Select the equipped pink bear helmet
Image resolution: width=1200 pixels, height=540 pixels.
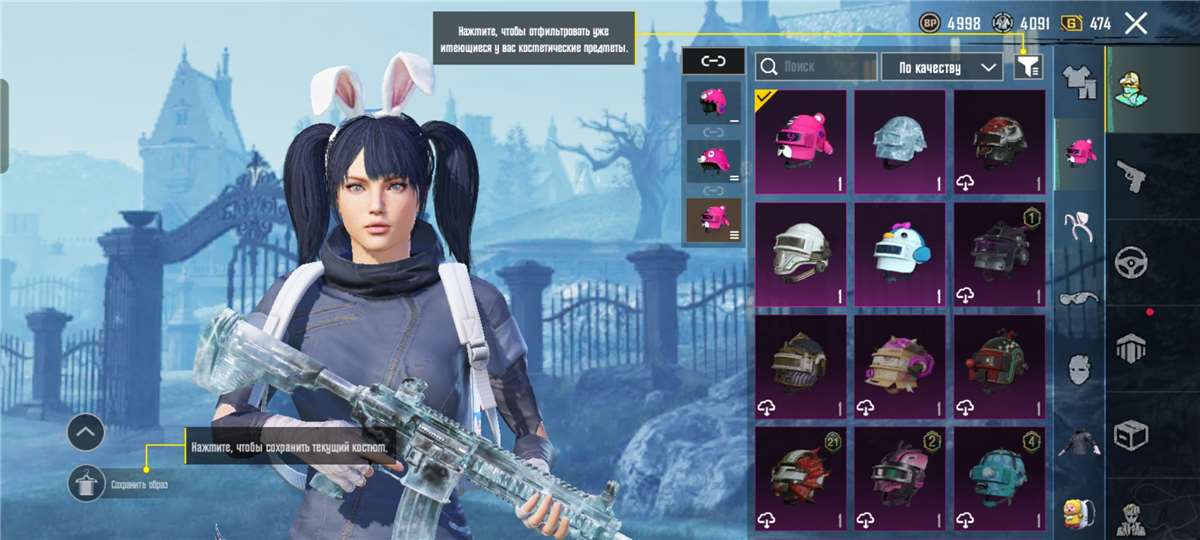coord(800,141)
